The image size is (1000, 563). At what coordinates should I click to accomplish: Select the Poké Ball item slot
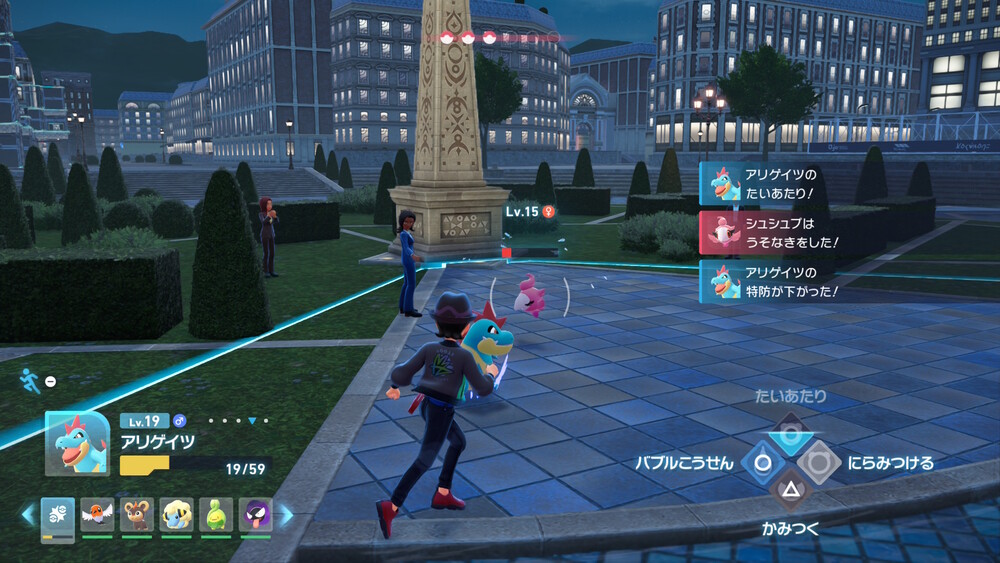coord(57,516)
